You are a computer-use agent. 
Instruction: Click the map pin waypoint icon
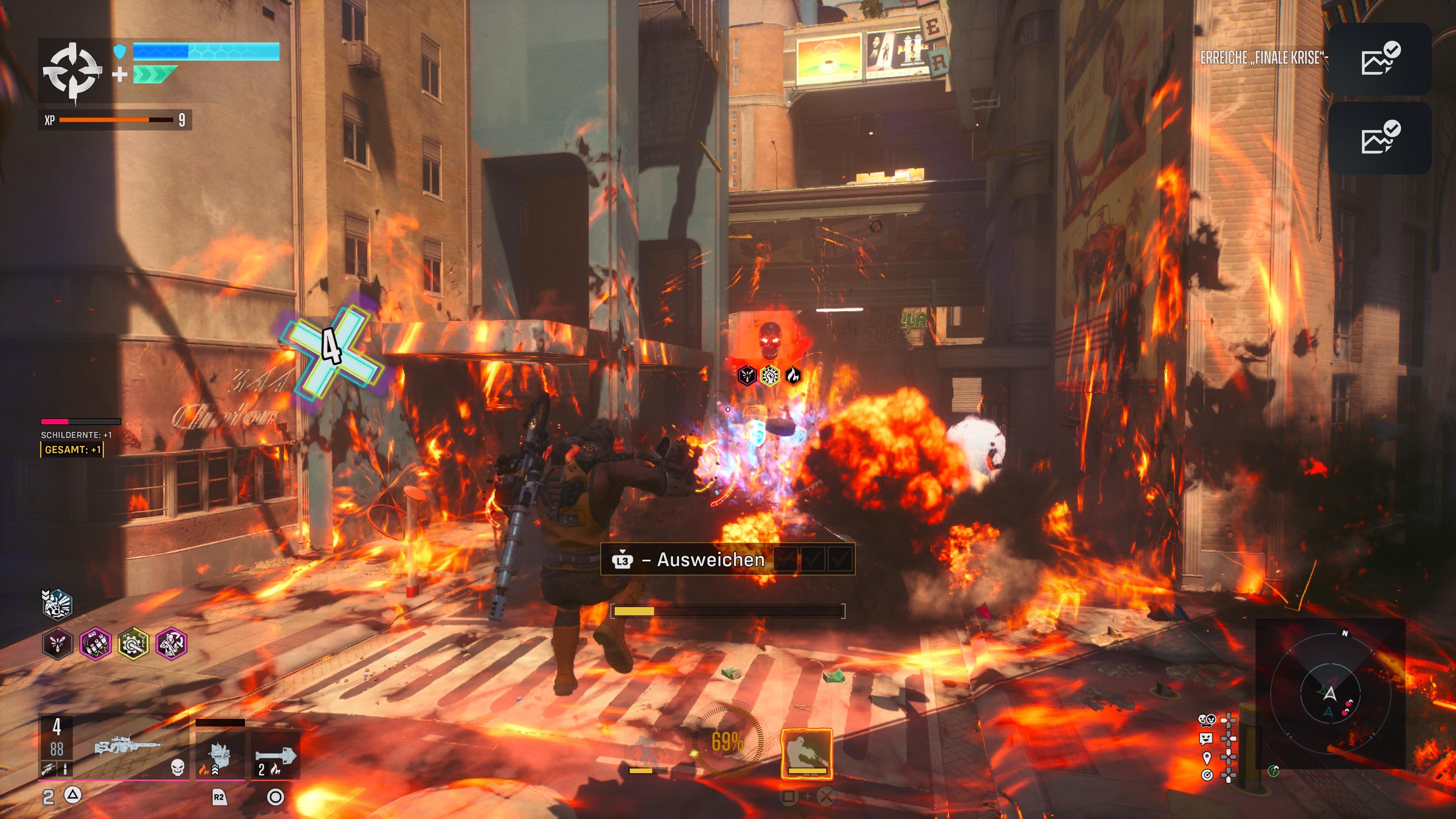[1207, 758]
